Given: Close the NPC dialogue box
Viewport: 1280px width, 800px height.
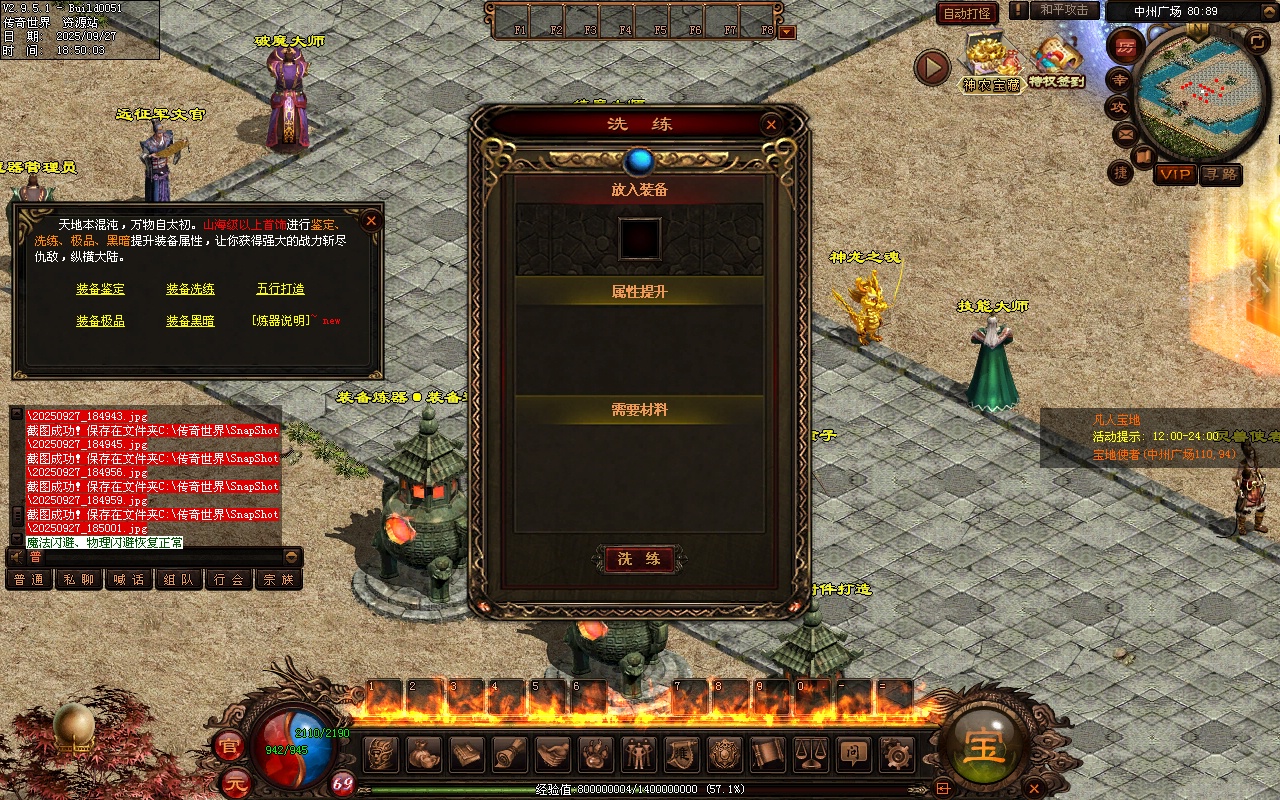Looking at the screenshot, I should (x=371, y=220).
